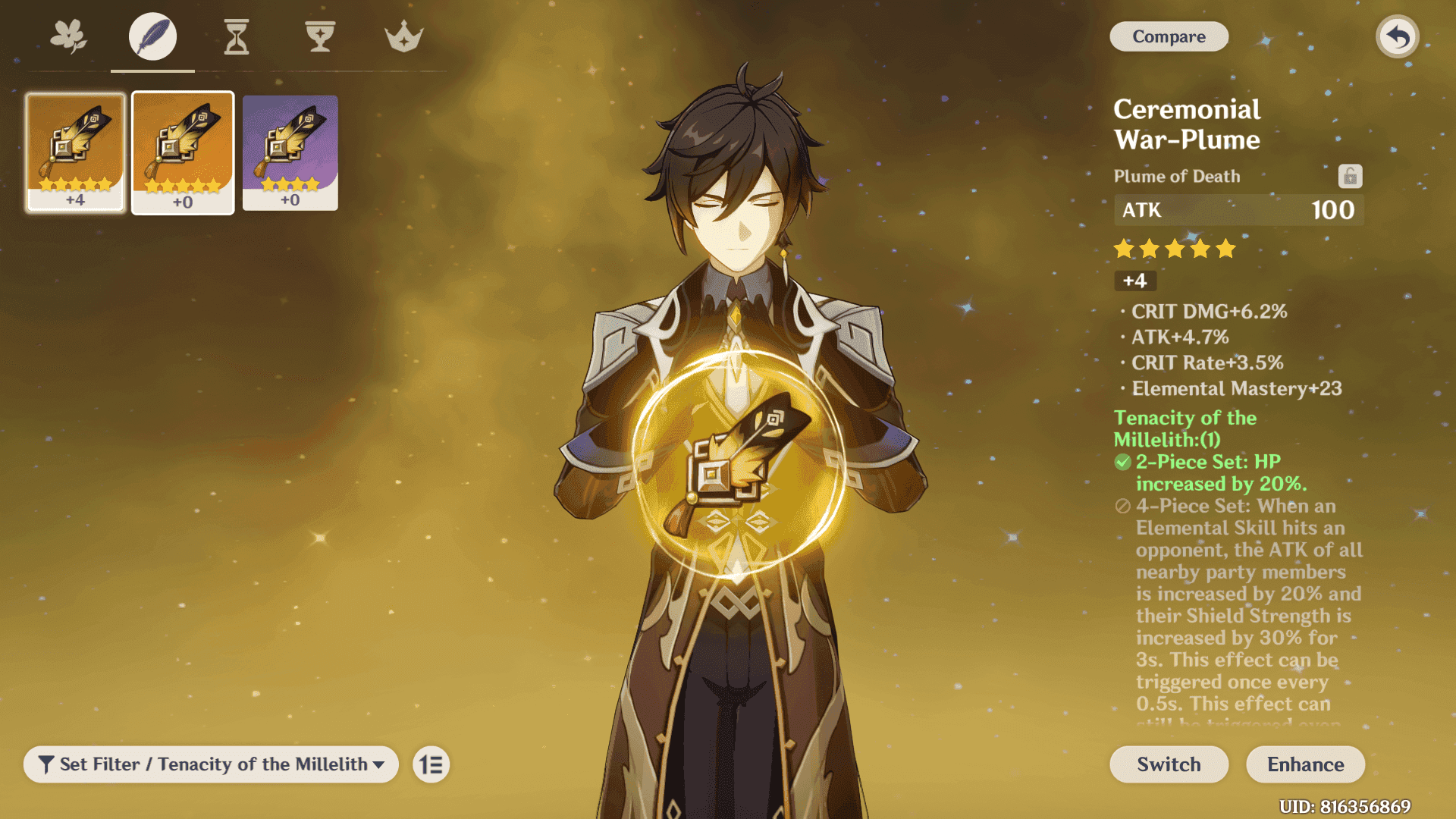Switch to the Sands of Eon hourglass tab
Image resolution: width=1456 pixels, height=819 pixels.
237,36
